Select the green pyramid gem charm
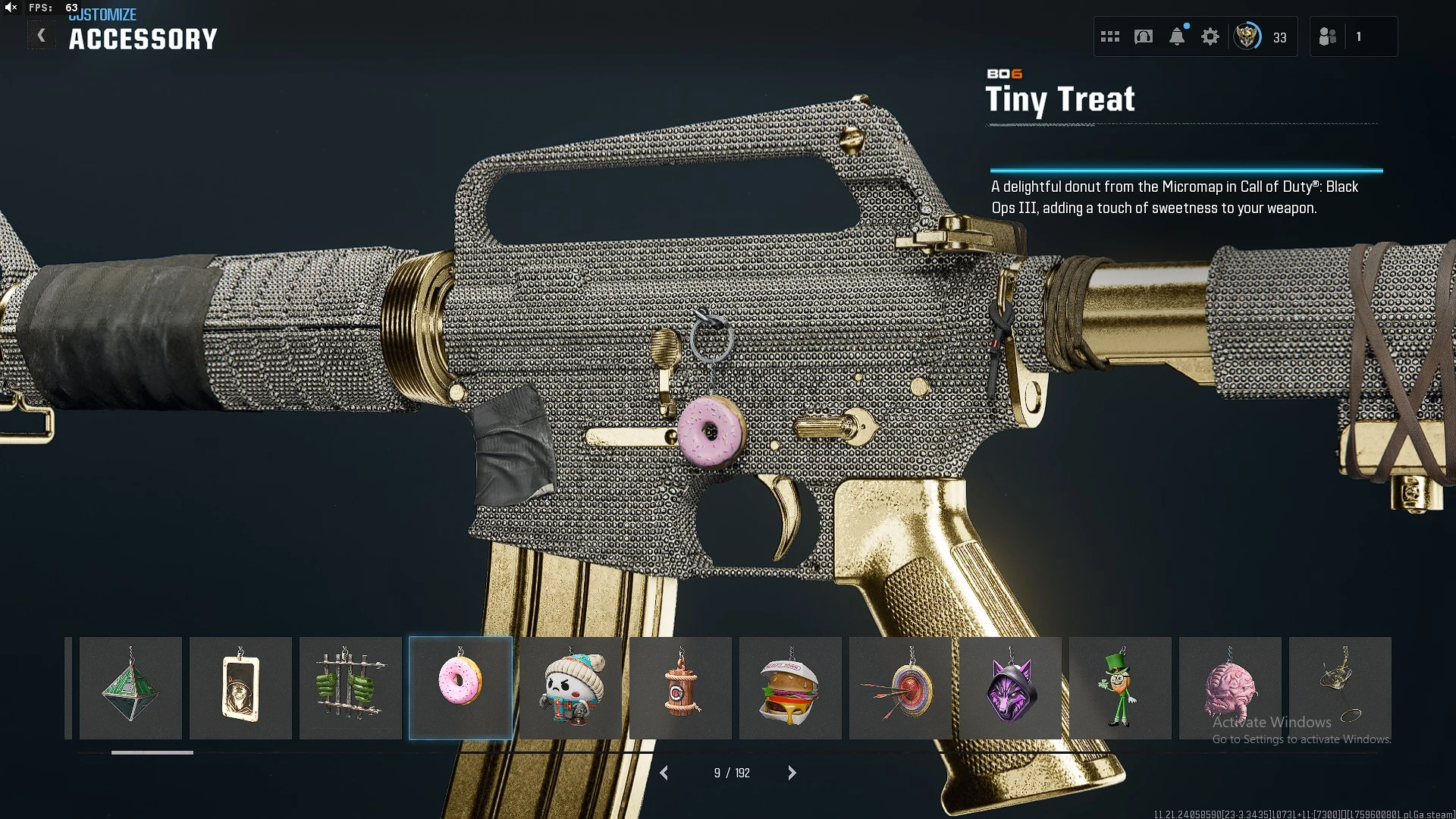This screenshot has width=1456, height=819. click(130, 688)
